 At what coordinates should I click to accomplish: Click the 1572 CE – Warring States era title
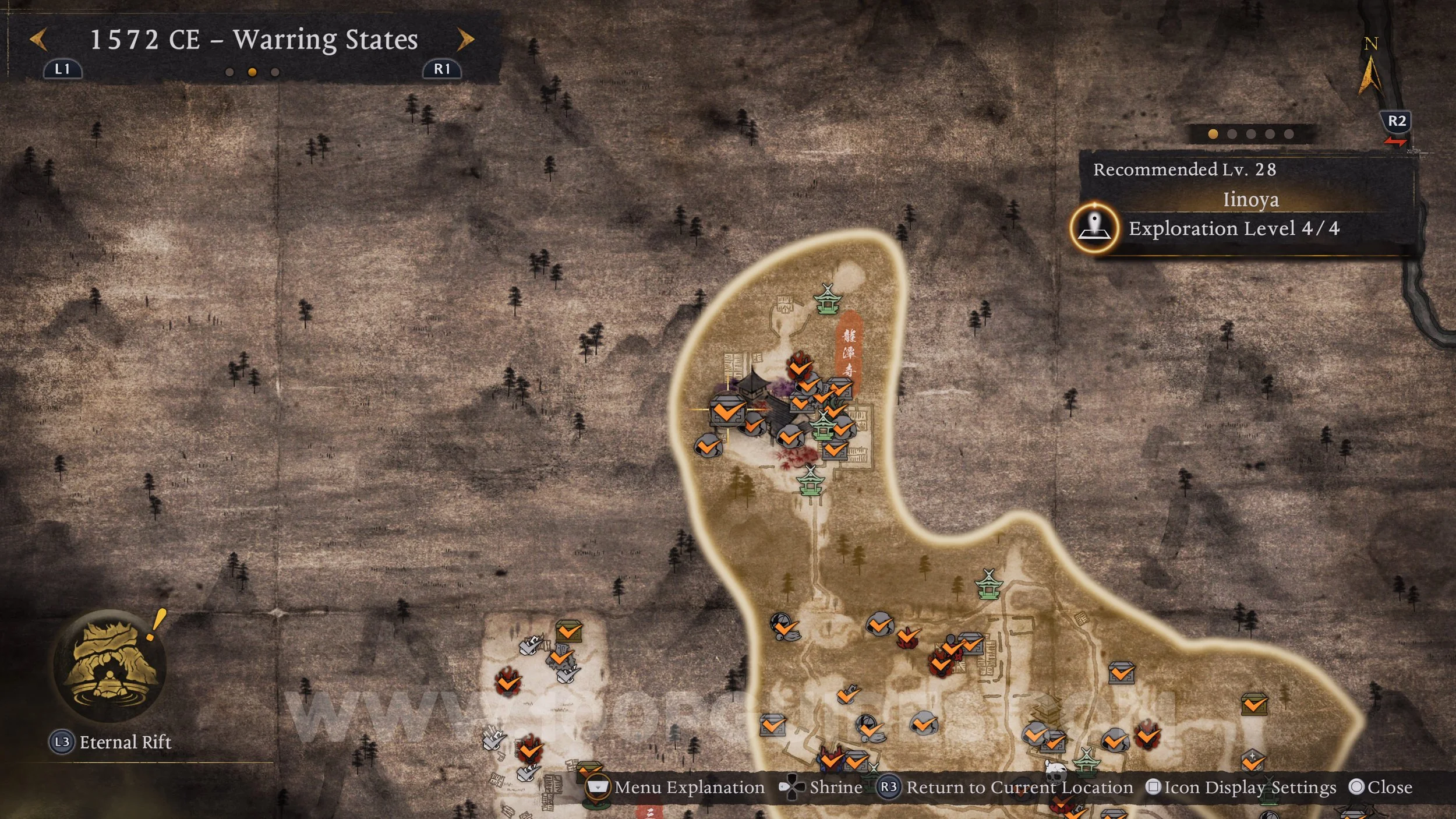254,40
